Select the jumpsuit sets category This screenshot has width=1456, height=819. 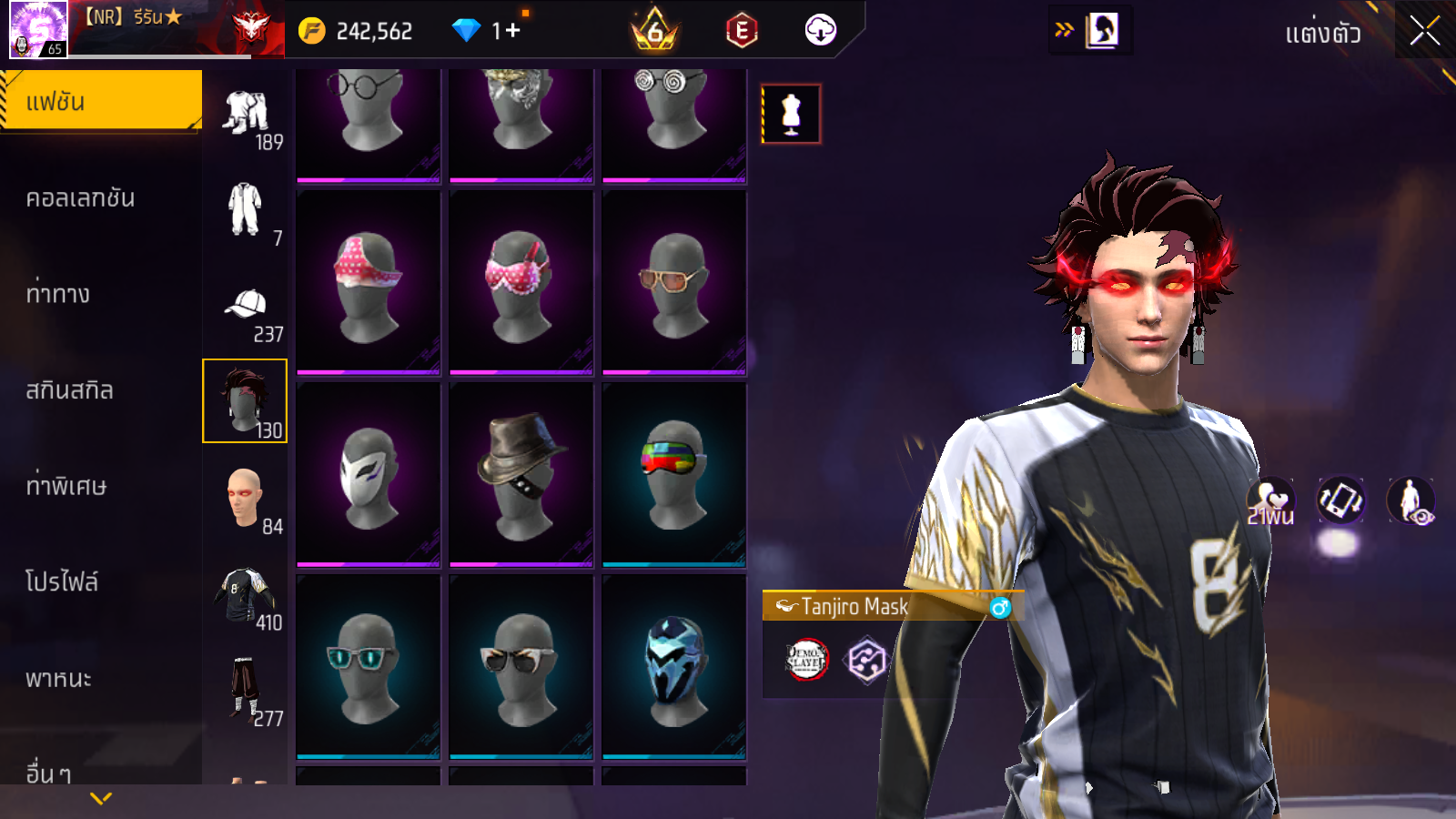point(245,213)
